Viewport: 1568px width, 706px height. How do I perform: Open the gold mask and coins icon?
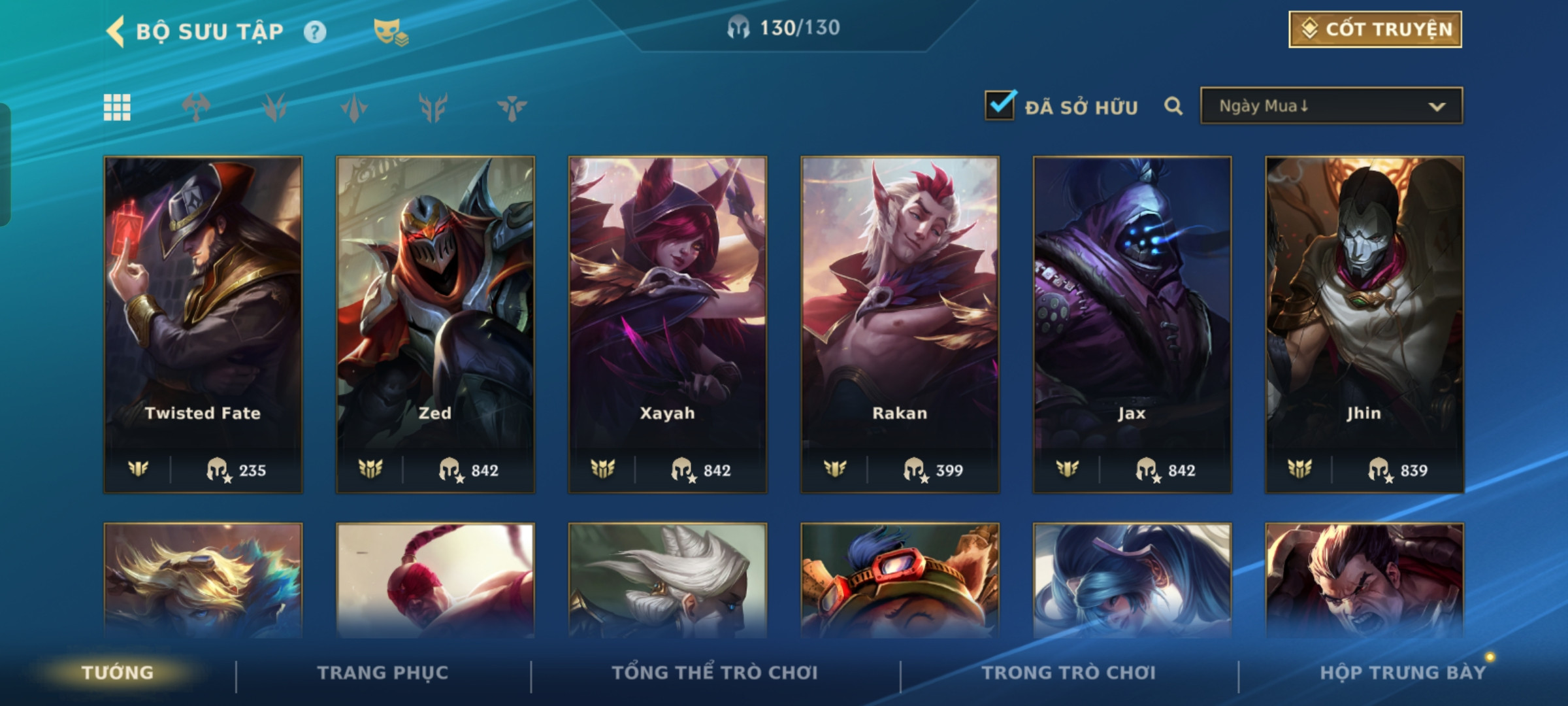(390, 32)
